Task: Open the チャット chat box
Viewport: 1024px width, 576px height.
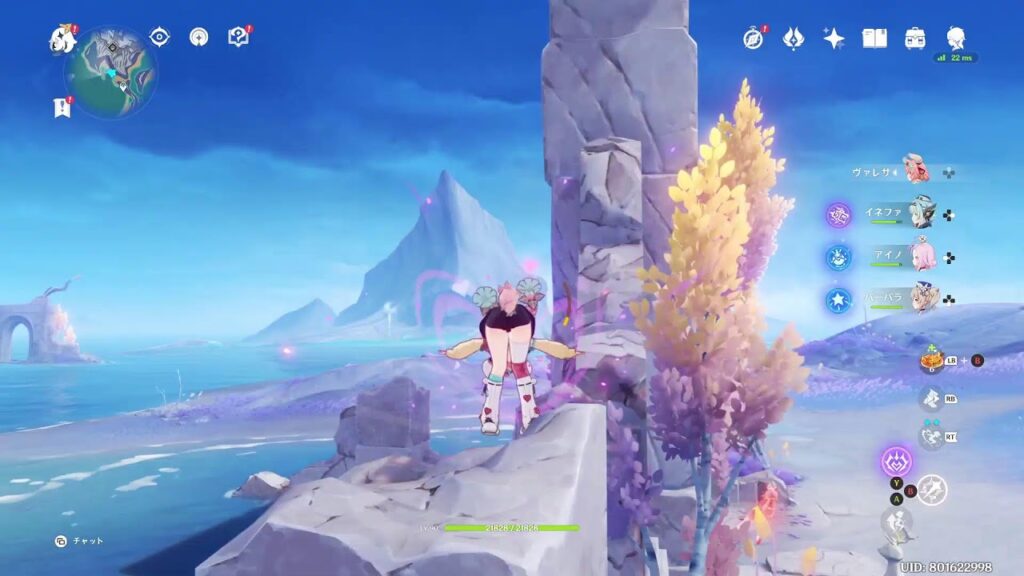Action: tap(80, 541)
